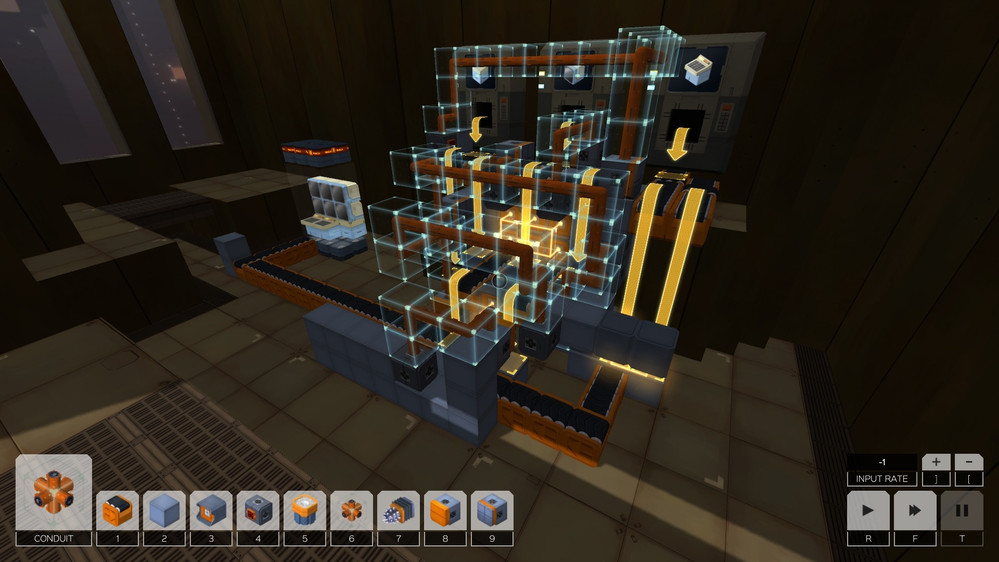The height and width of the screenshot is (562, 999).
Task: Start the simulation with the play button
Action: (868, 510)
